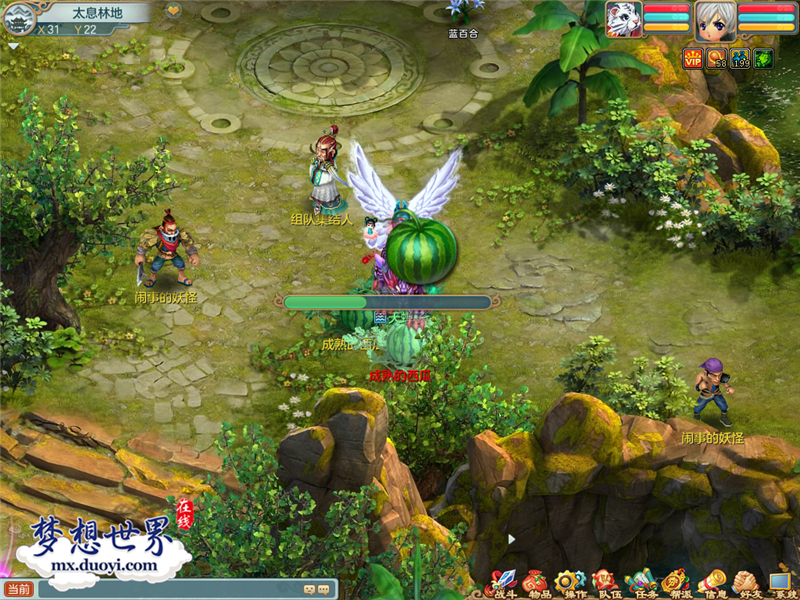Click the blue figures icon showing 199

[740, 58]
